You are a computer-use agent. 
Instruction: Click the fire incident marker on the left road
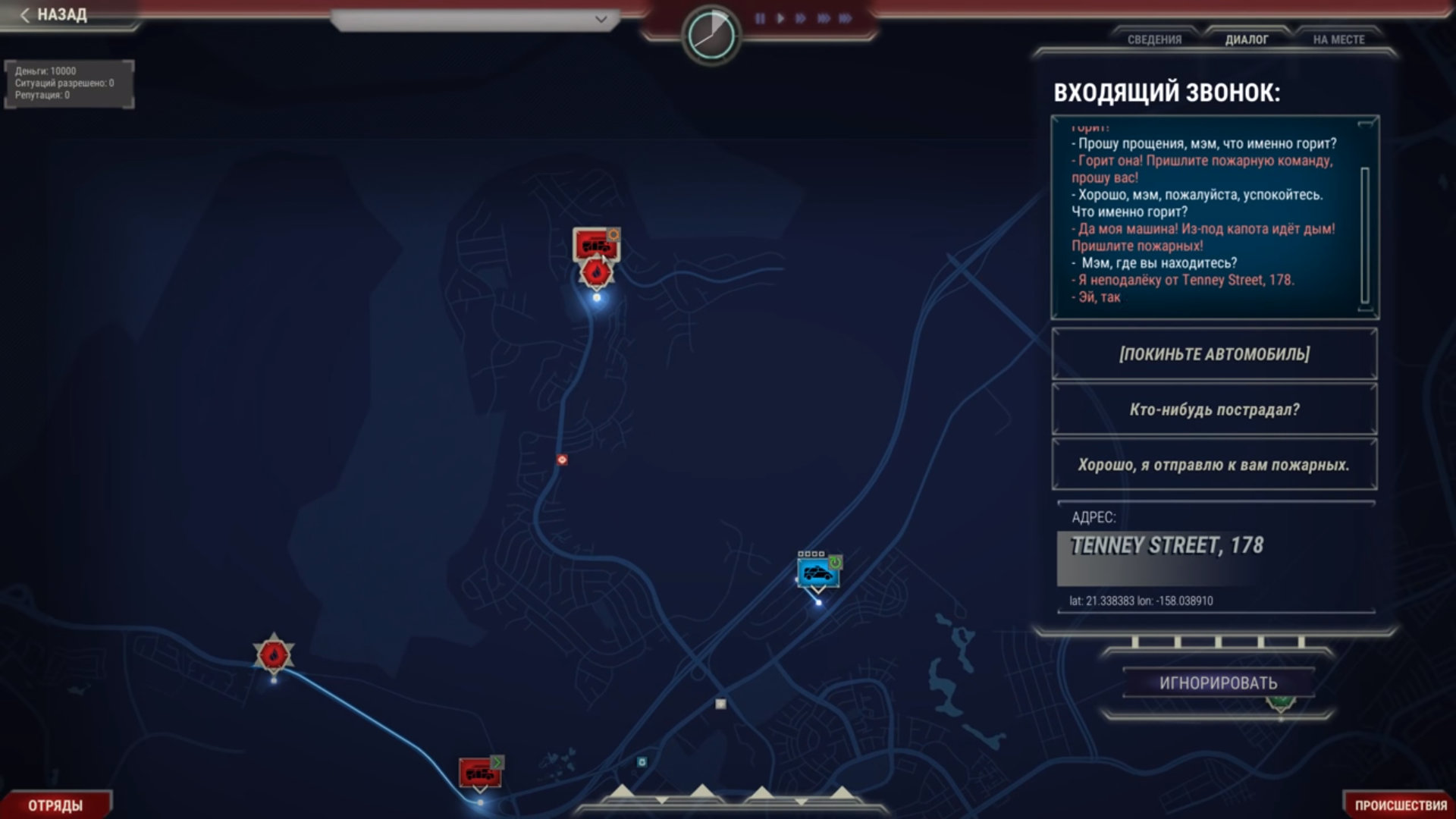[274, 654]
